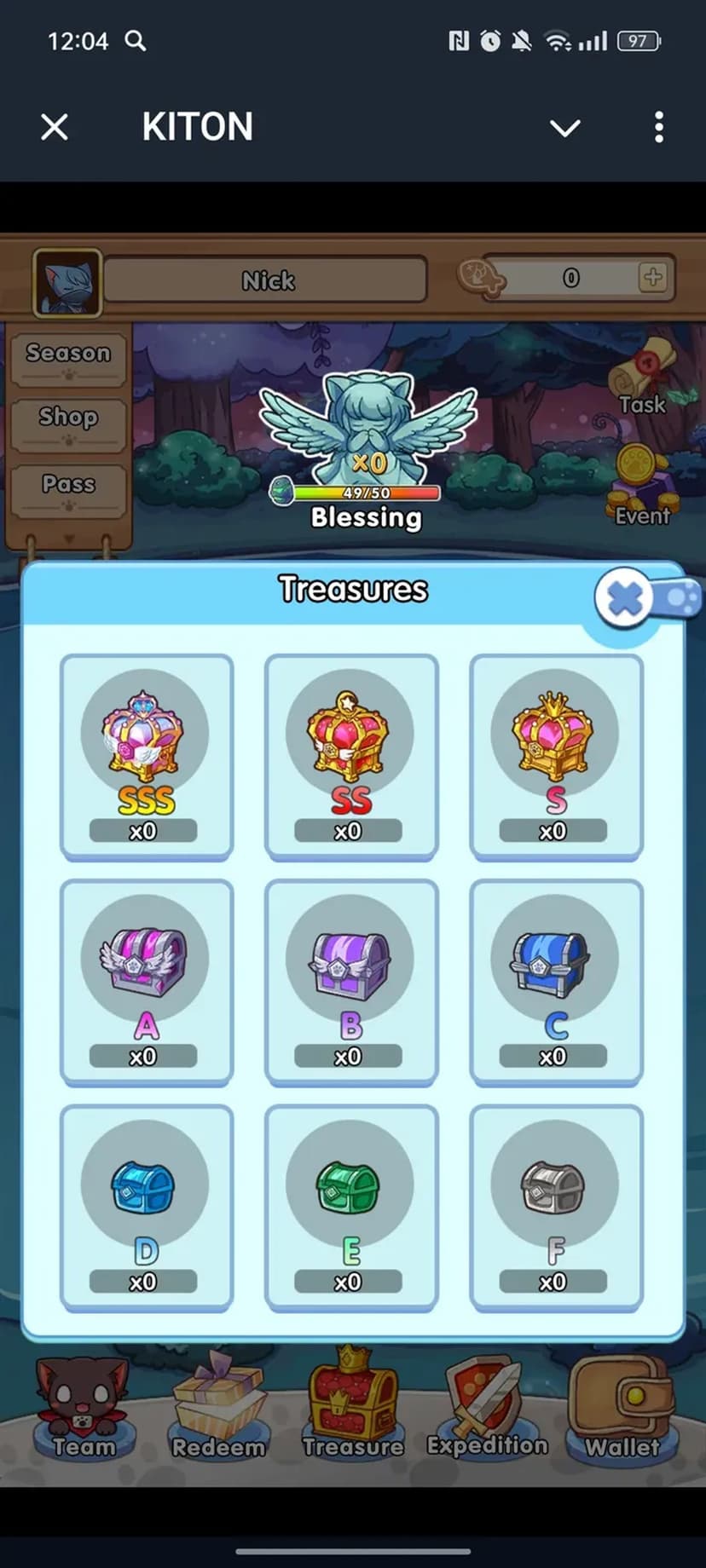Screen dimensions: 706x1568
Task: Choose the C rank blue chest
Action: click(555, 982)
